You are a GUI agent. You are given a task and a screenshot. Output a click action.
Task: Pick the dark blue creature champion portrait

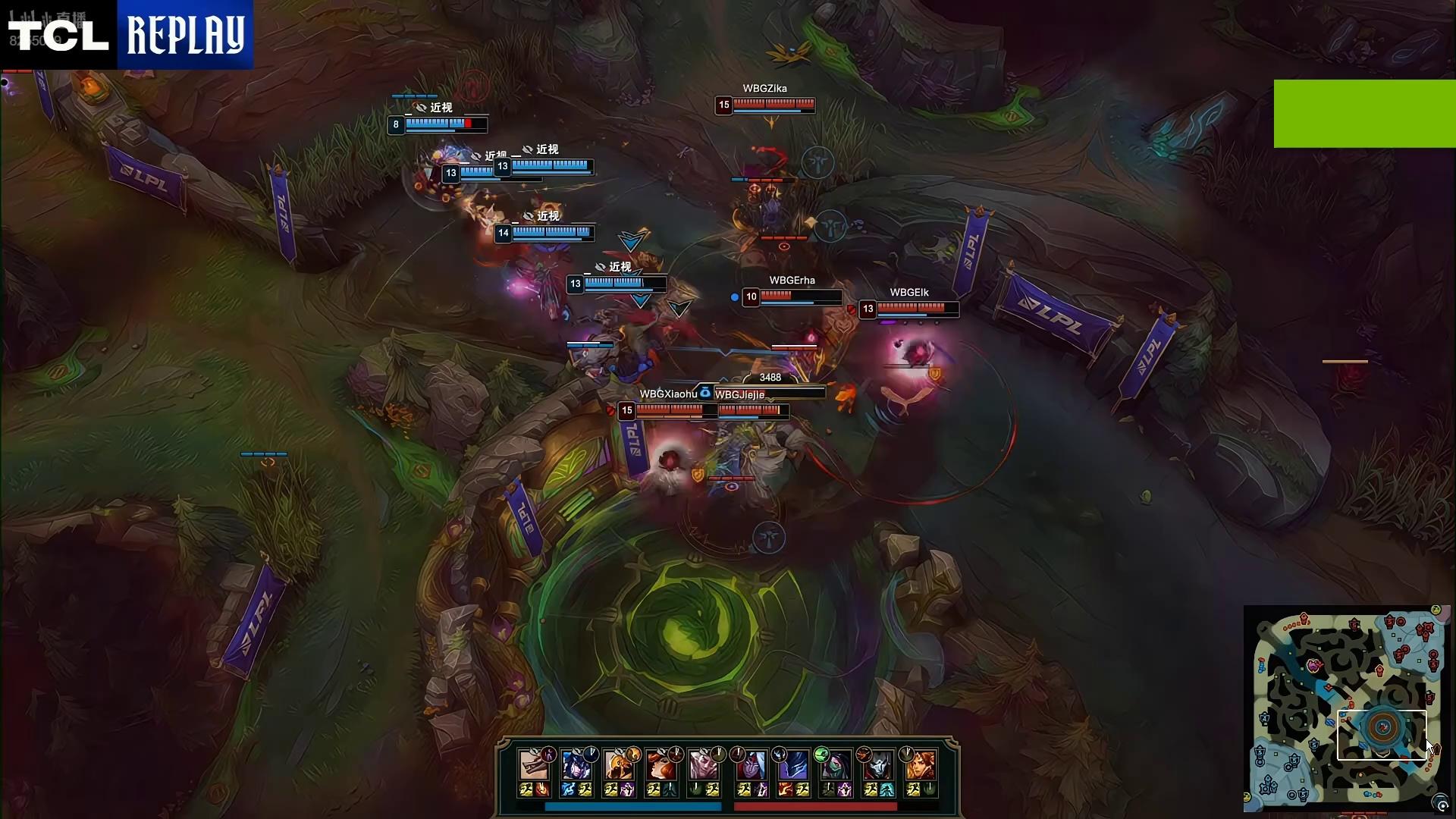[794, 766]
